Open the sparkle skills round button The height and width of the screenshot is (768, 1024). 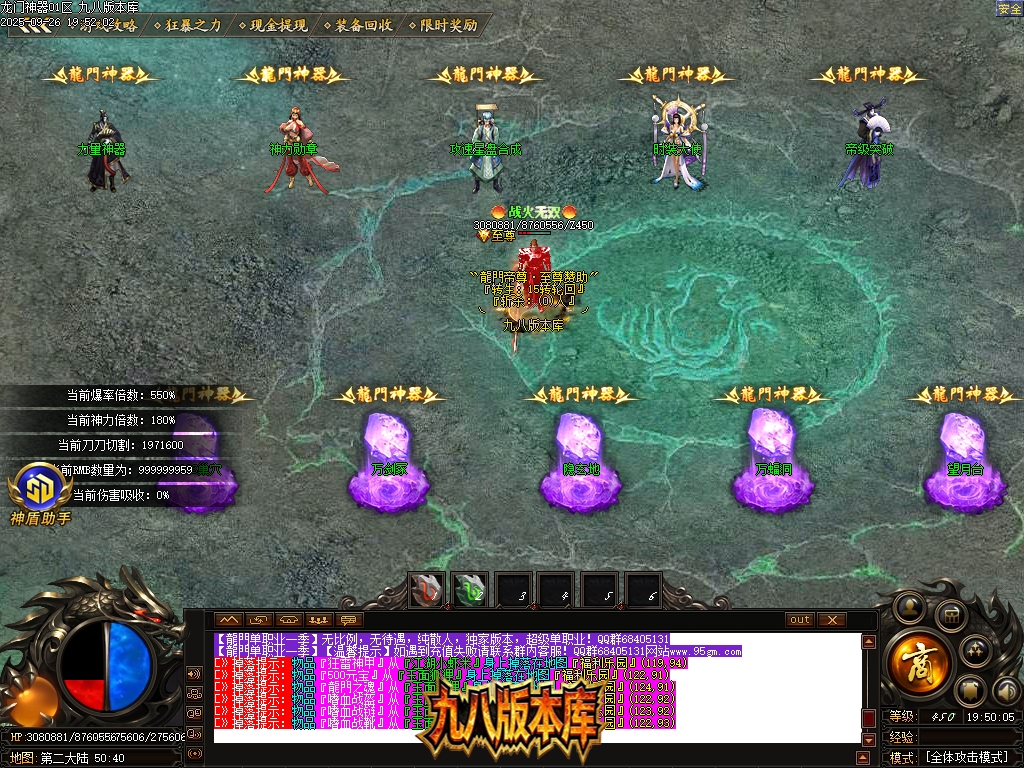point(975,651)
